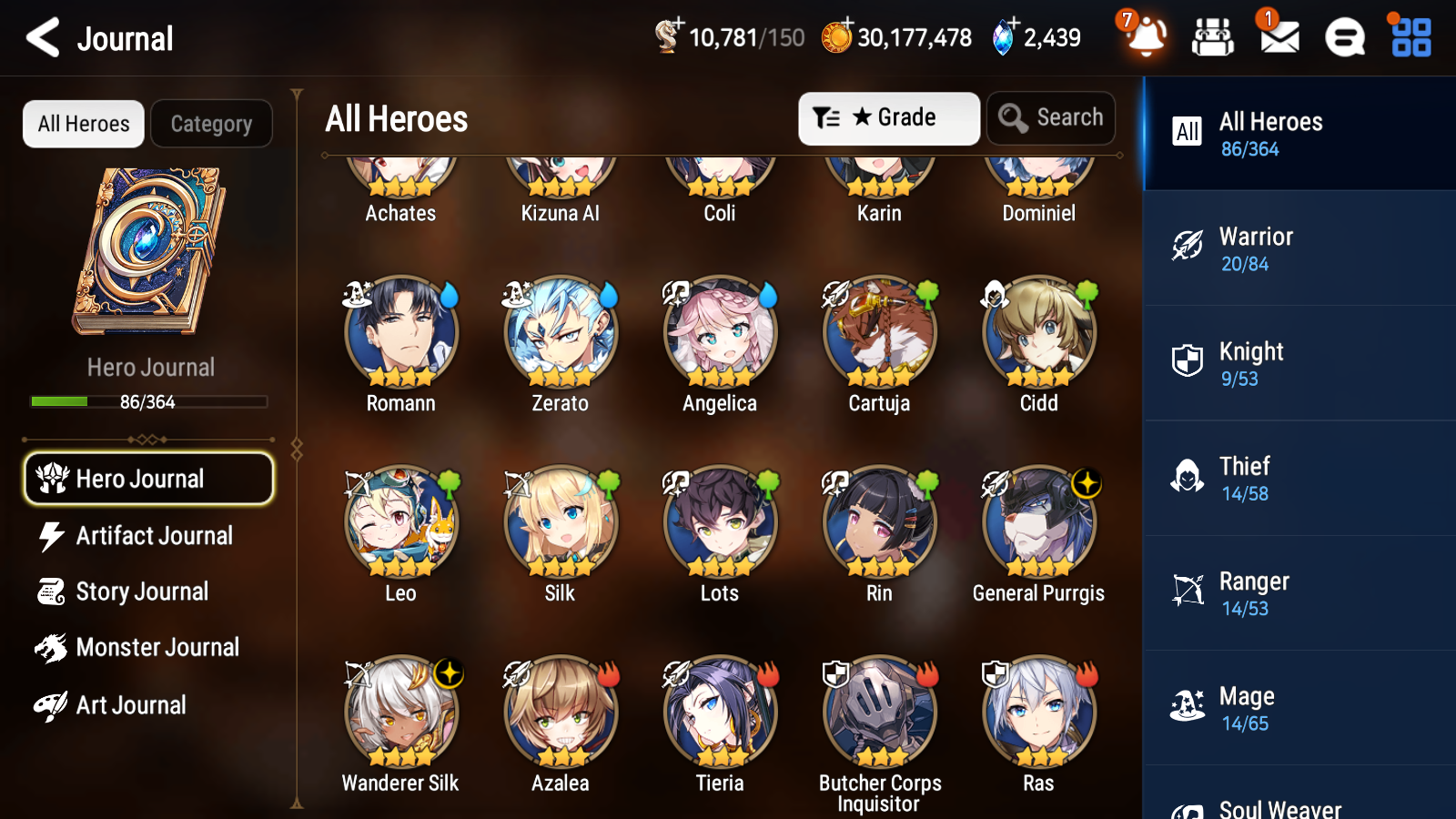Open the Search for heroes
The height and width of the screenshot is (819, 1456).
coord(1051,117)
